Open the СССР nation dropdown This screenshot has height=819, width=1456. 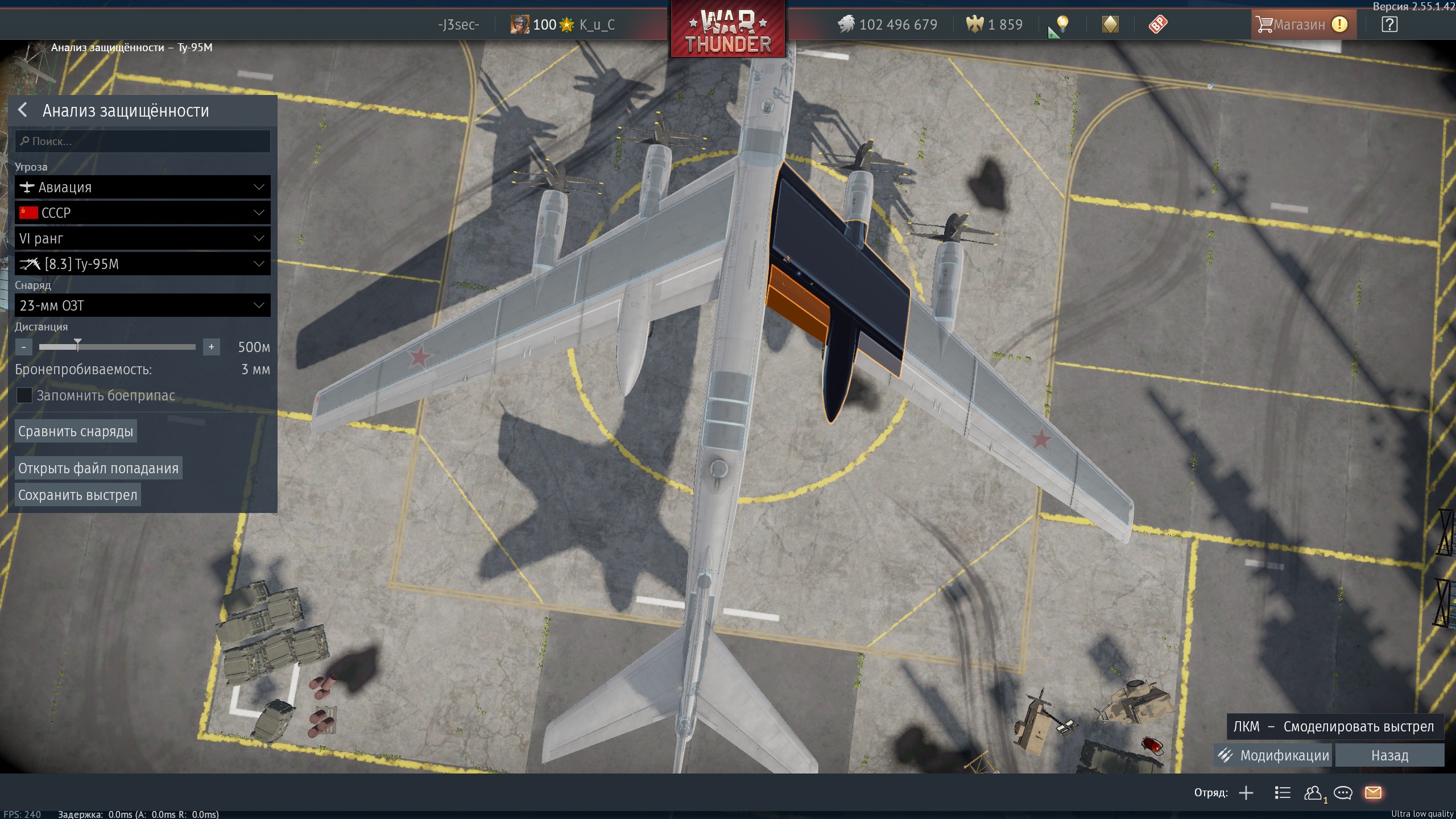click(142, 213)
